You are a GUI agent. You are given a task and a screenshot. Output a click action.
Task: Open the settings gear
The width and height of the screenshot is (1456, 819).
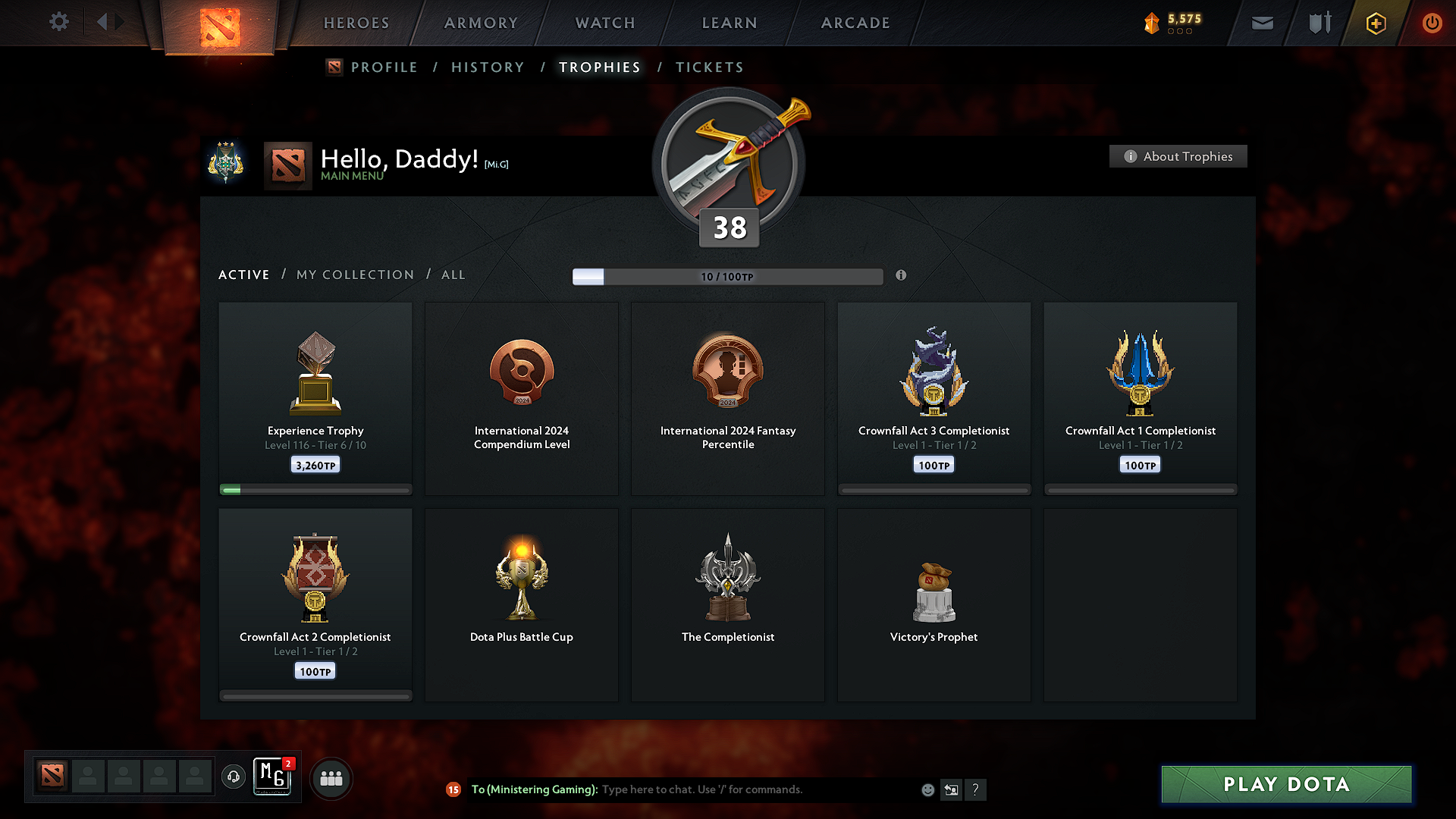59,22
